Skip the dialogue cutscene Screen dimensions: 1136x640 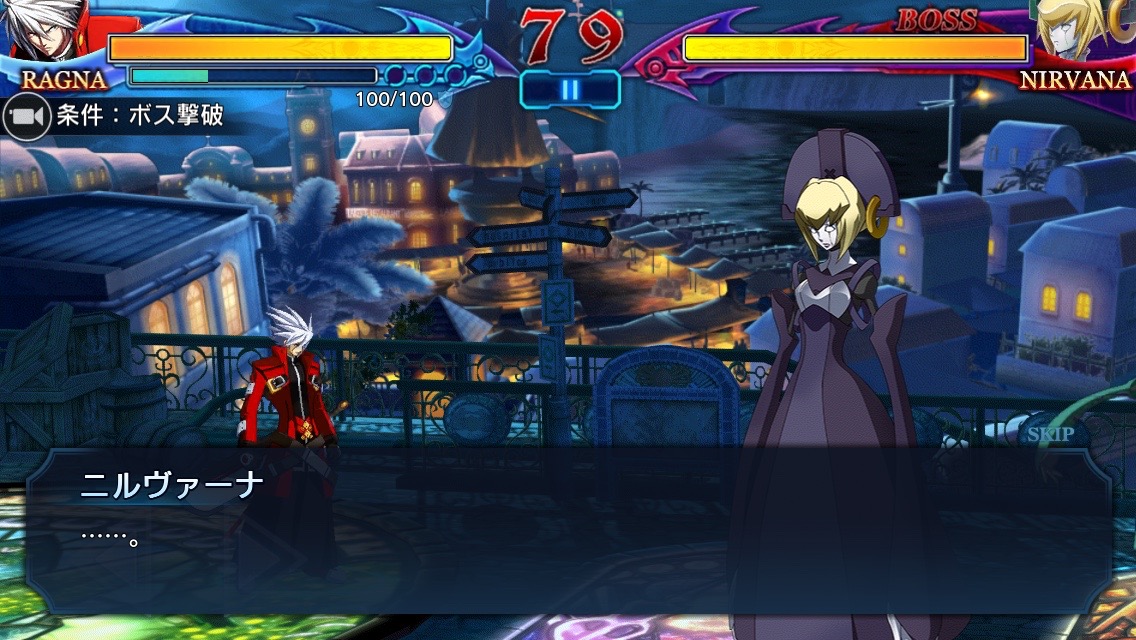click(1049, 434)
